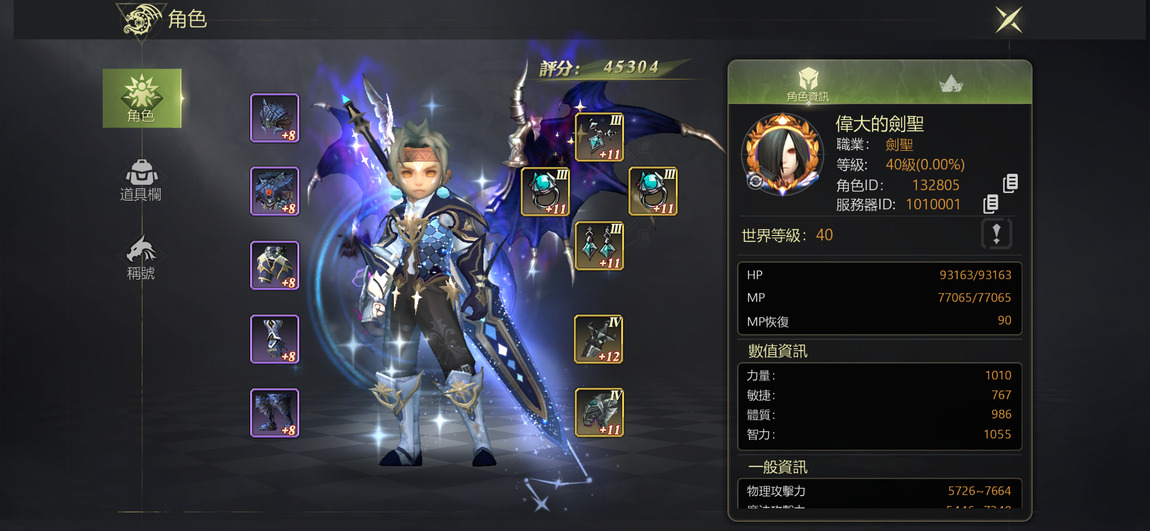Open the +12 weapon slot
The width and height of the screenshot is (1150, 531).
click(x=598, y=339)
